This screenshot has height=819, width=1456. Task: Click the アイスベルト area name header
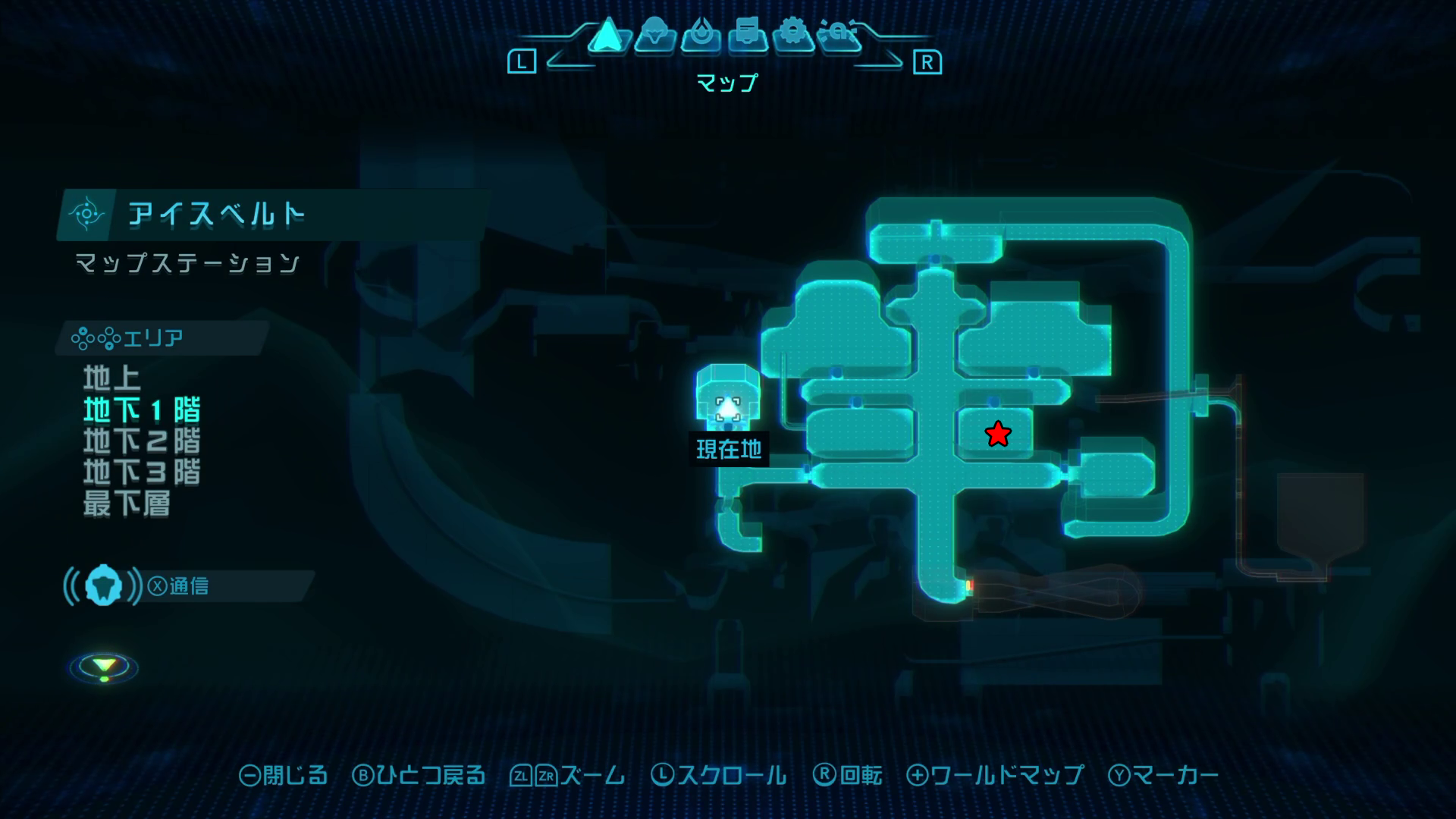[217, 215]
